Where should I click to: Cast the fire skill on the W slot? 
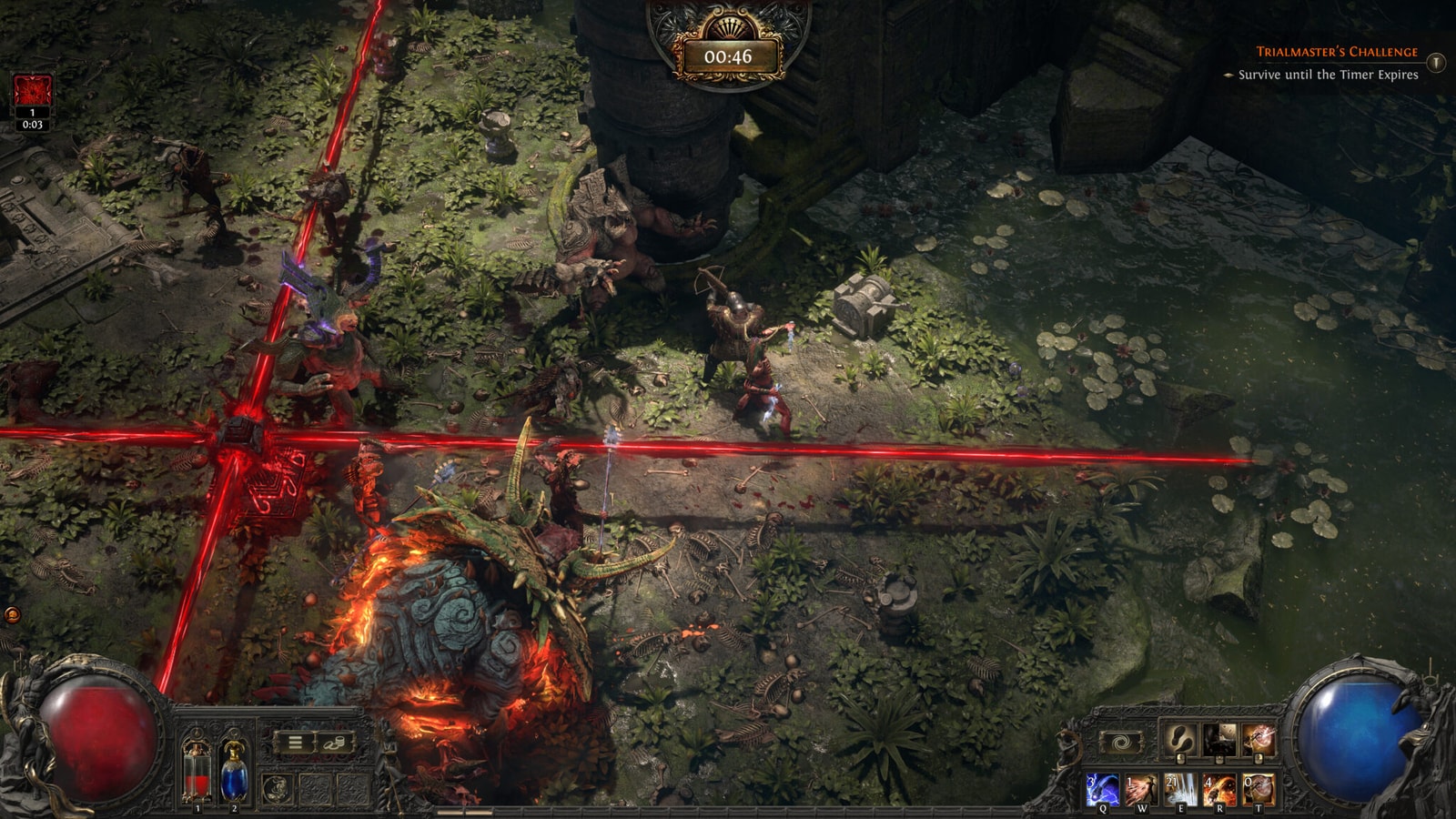1142,788
